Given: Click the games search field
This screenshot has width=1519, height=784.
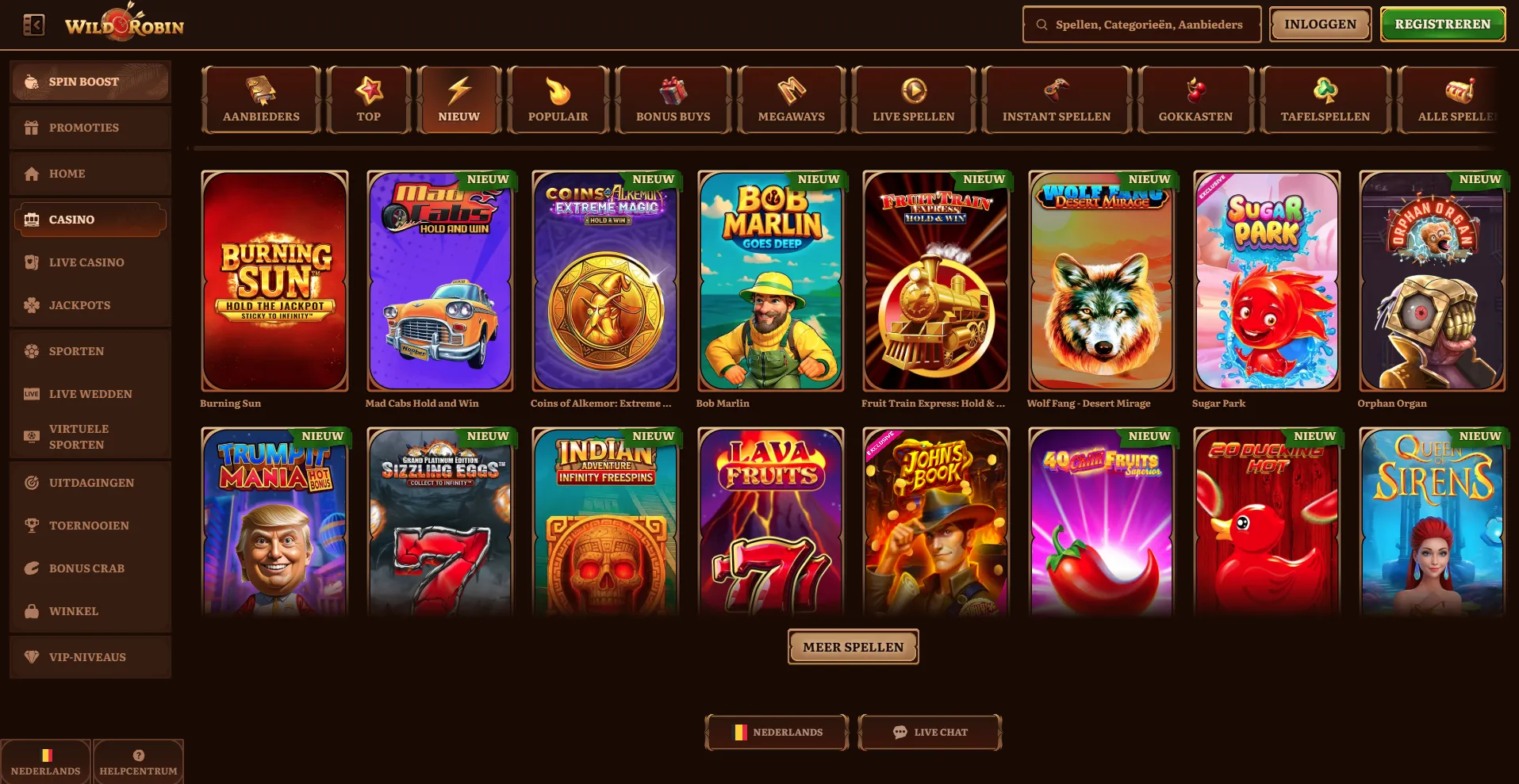Looking at the screenshot, I should pyautogui.click(x=1141, y=24).
